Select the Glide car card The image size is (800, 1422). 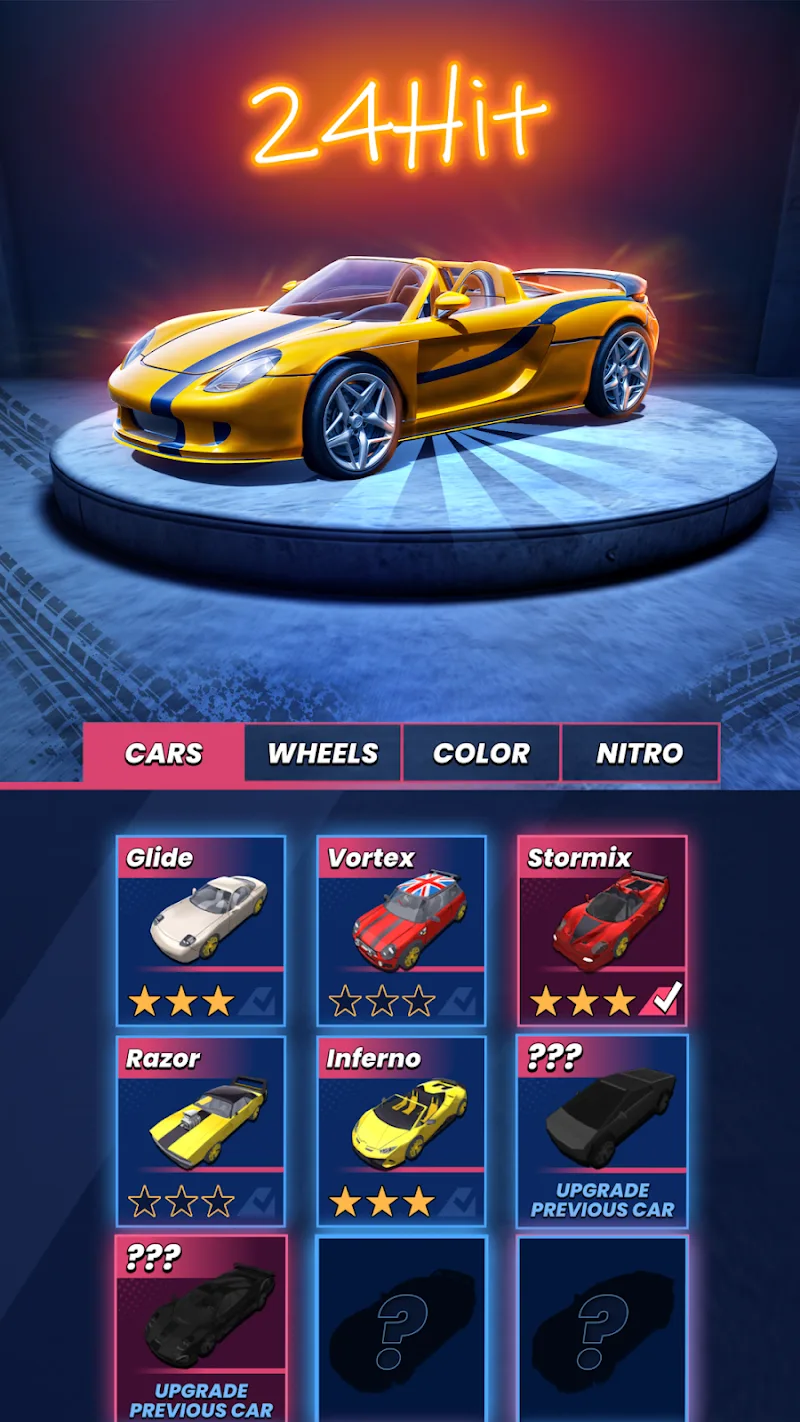(x=201, y=930)
